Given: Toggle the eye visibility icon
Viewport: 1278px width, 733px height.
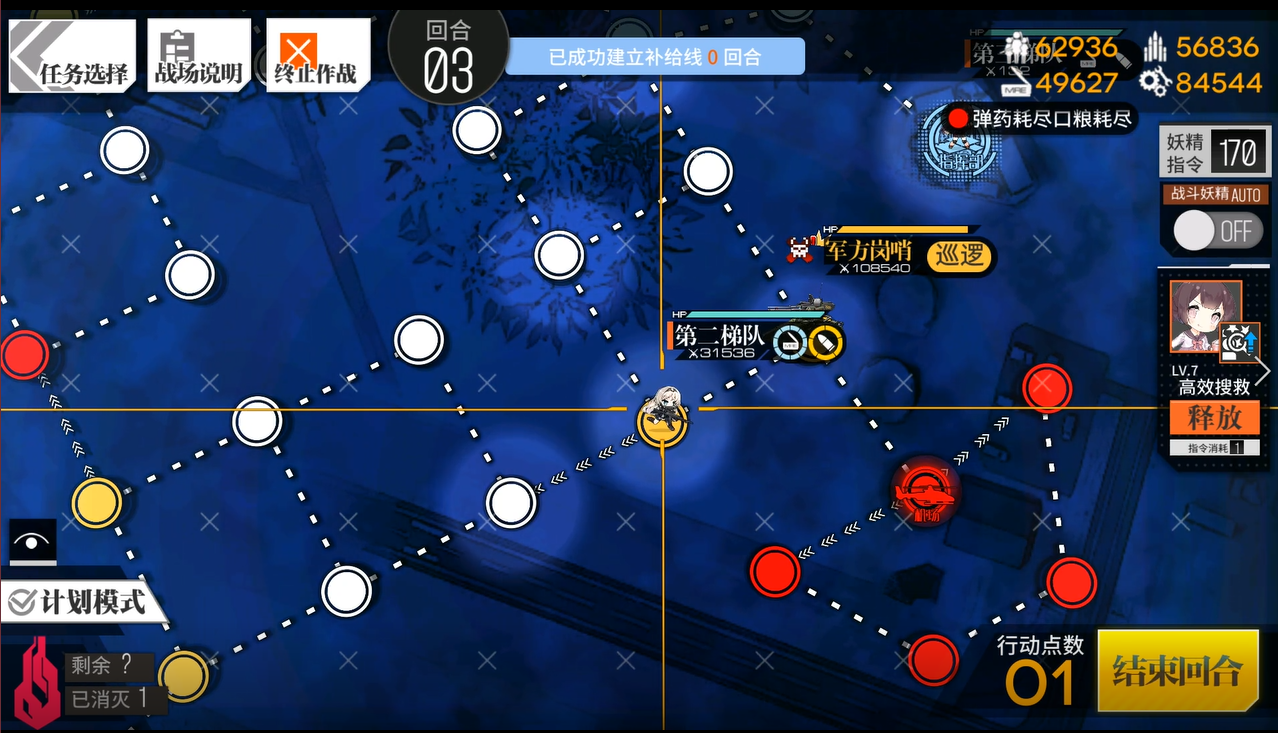Looking at the screenshot, I should (32, 543).
